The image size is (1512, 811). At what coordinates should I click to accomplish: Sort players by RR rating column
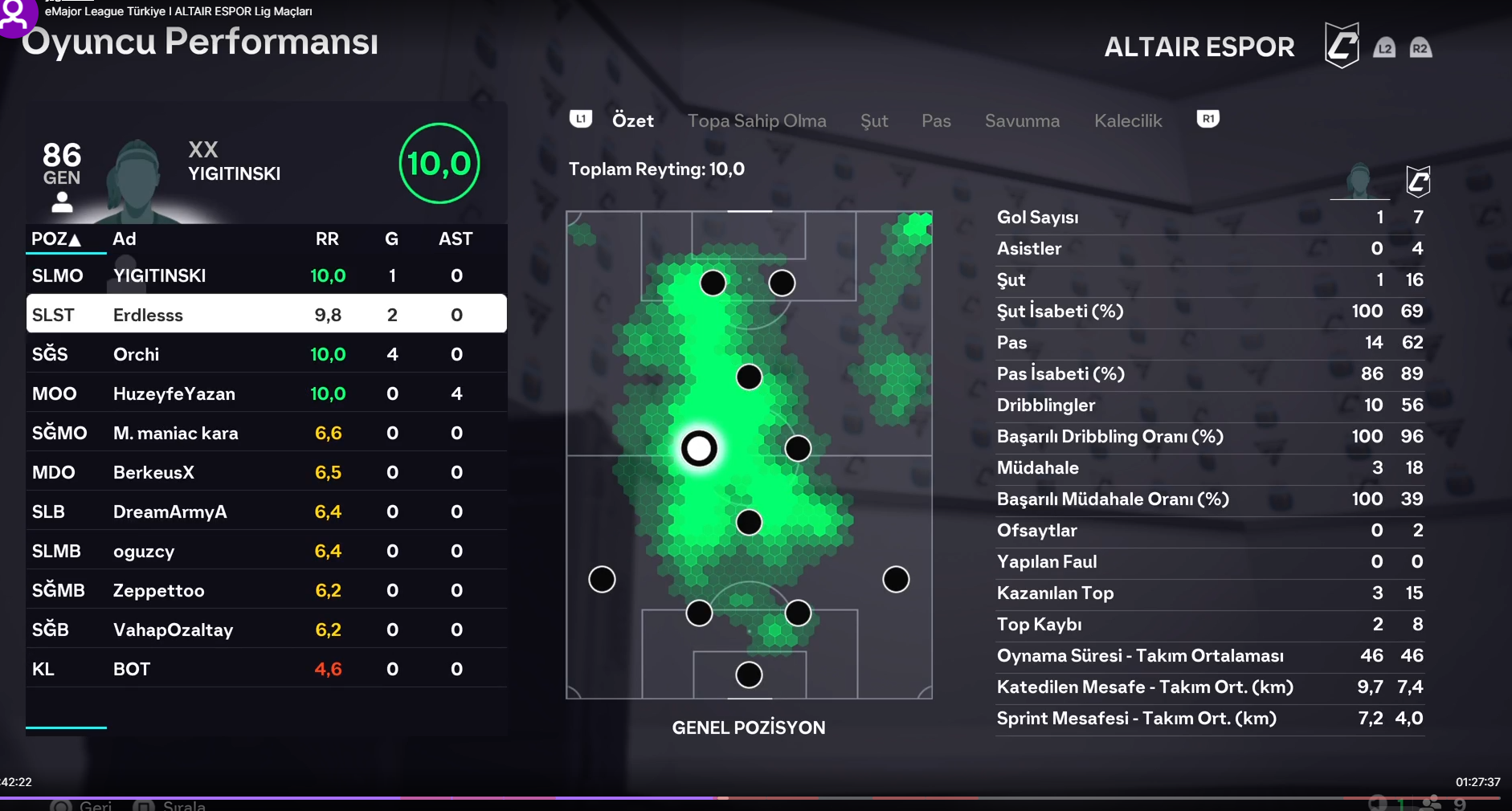(327, 239)
